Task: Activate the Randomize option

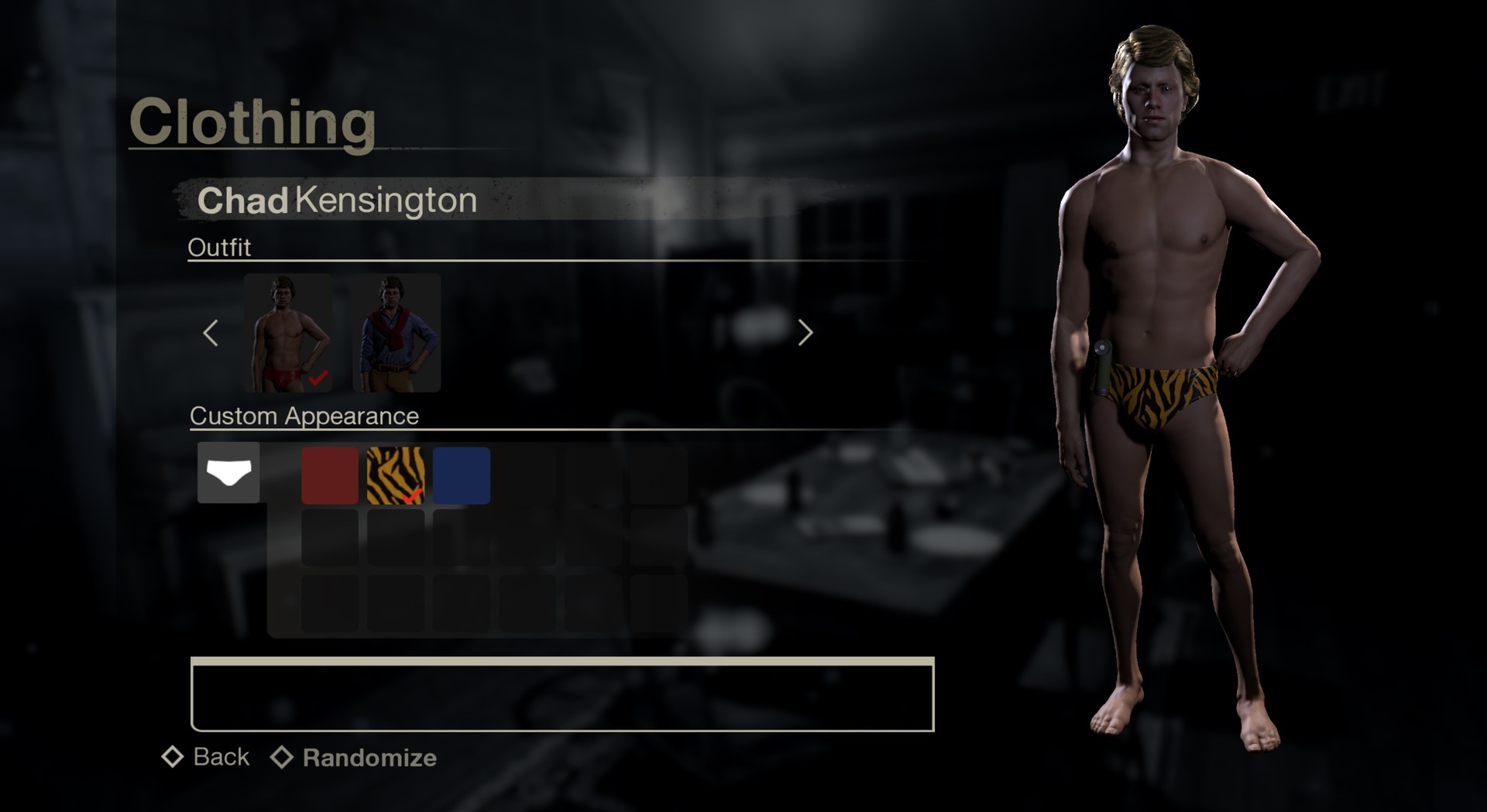Action: click(369, 758)
